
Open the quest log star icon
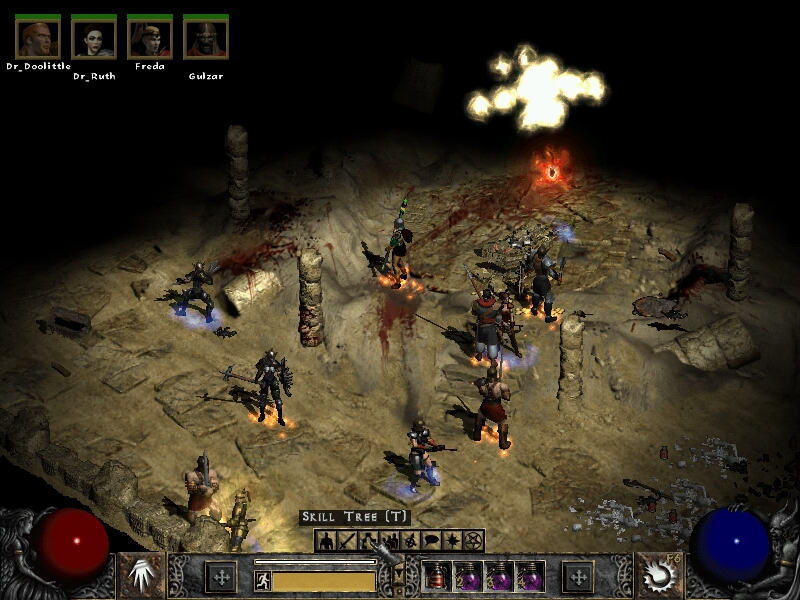tap(453, 541)
